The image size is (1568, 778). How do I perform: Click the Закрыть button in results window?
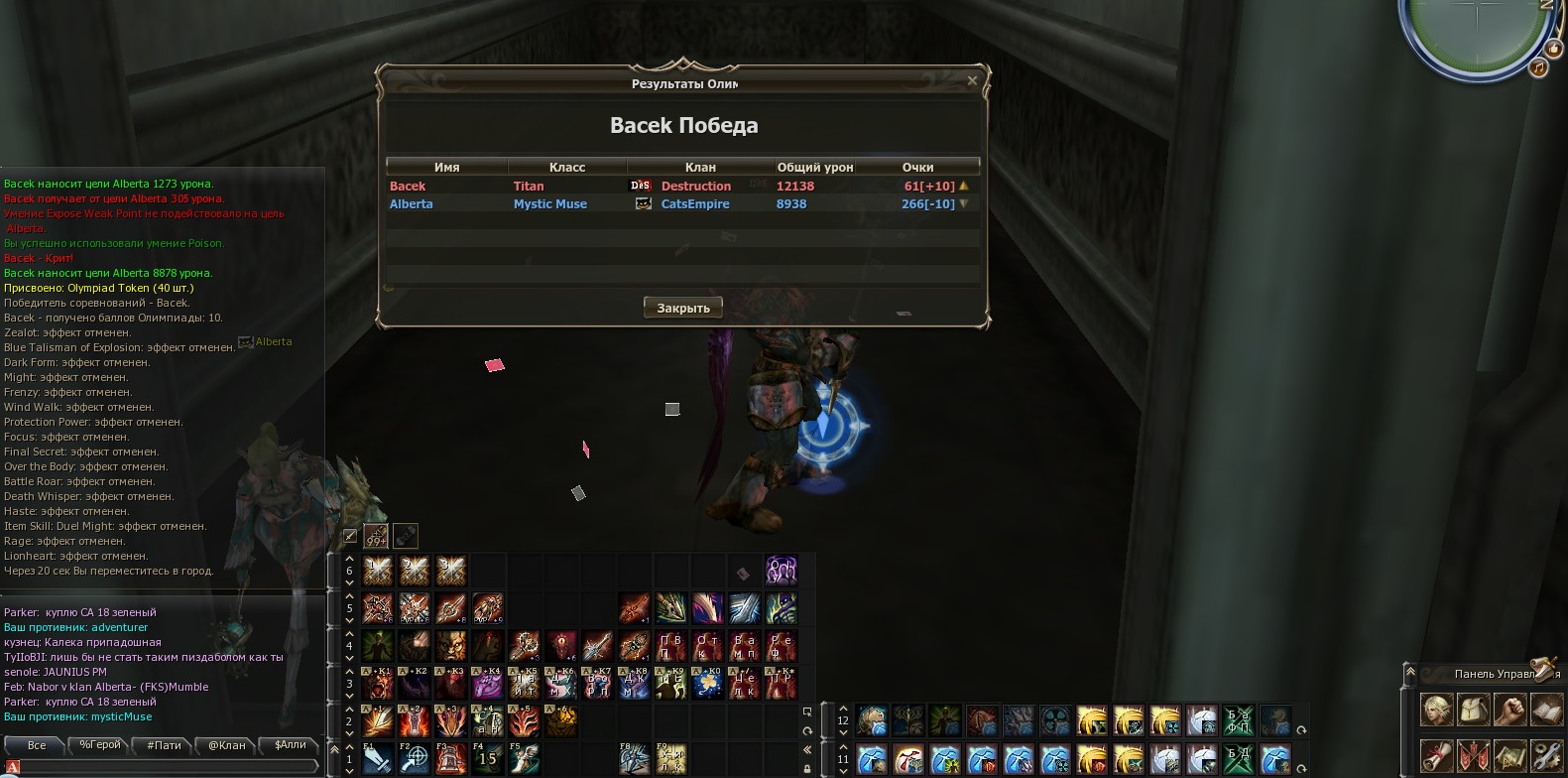682,308
